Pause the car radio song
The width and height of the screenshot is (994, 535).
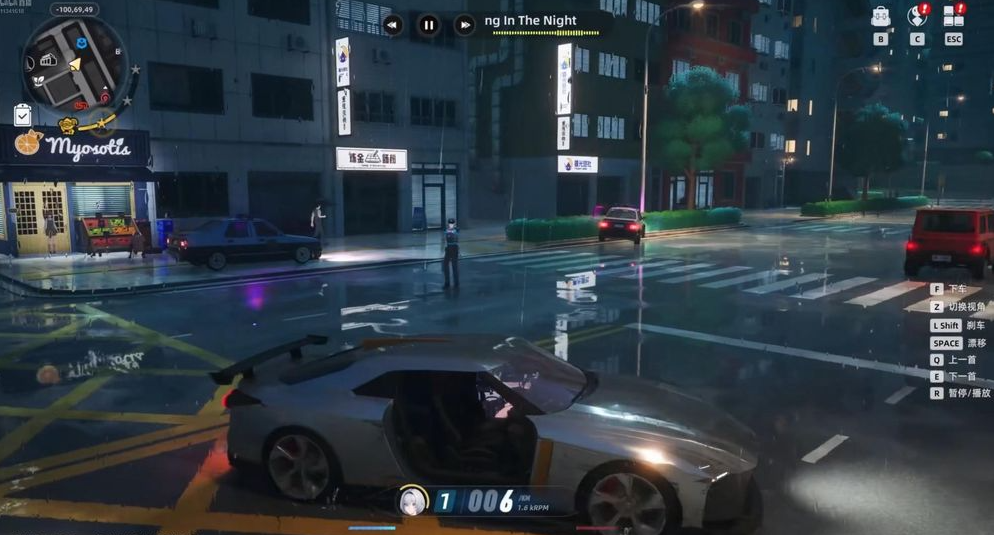(429, 25)
